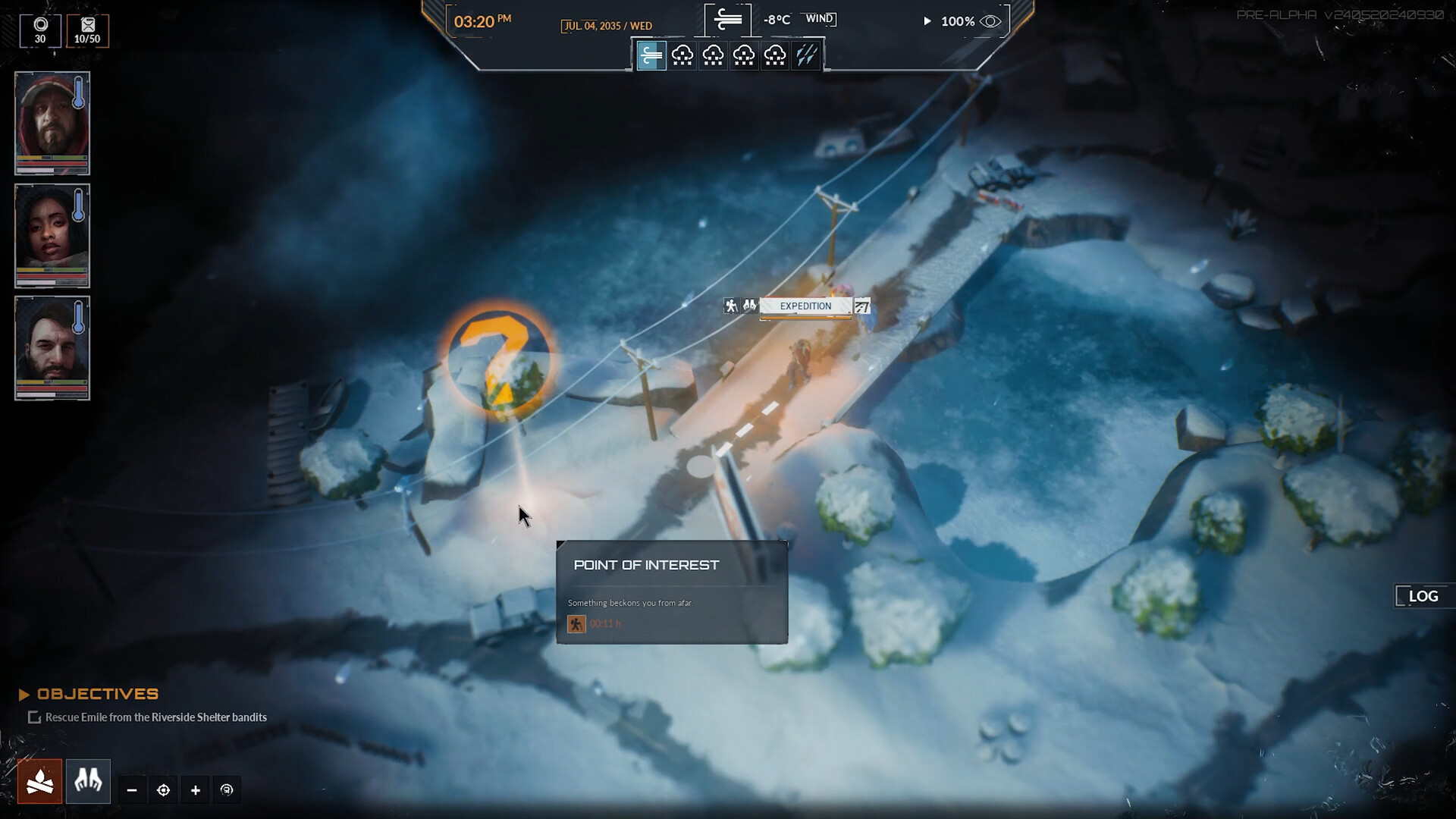The width and height of the screenshot is (1456, 819).
Task: Click the camera rotate reset button
Action: click(227, 790)
